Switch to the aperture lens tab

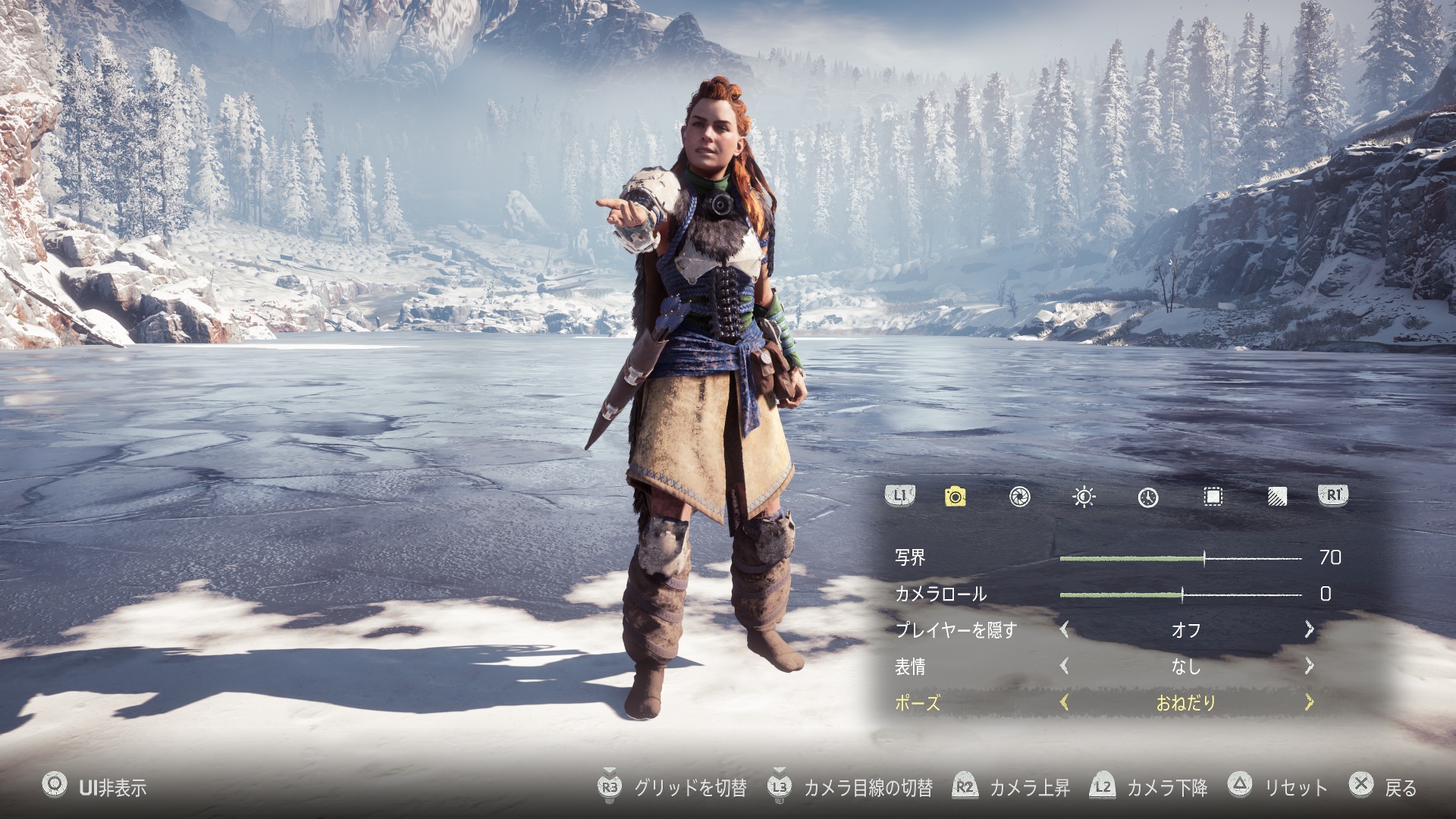(1020, 497)
